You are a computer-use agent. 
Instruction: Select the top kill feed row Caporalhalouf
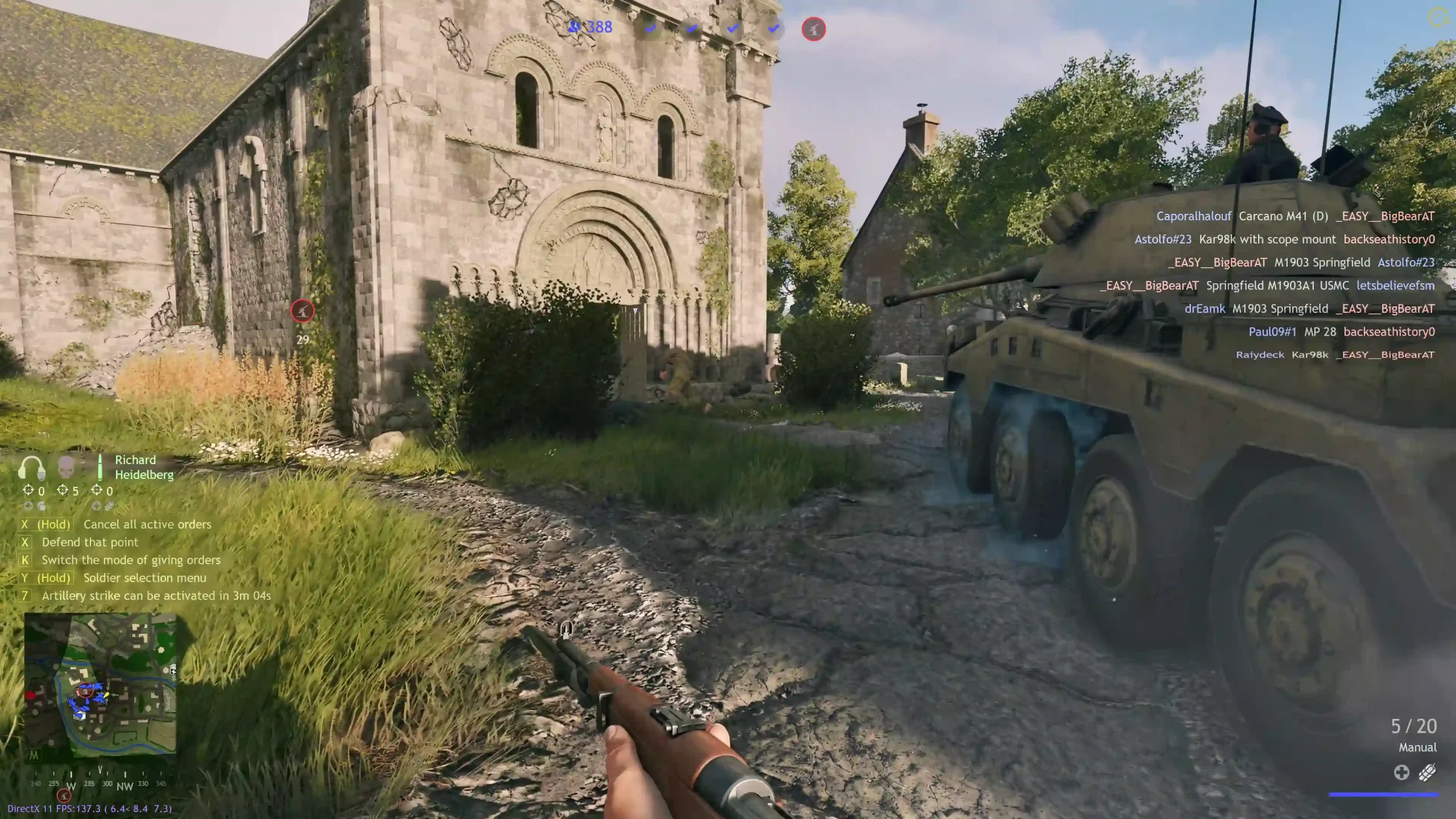[x=1295, y=216]
